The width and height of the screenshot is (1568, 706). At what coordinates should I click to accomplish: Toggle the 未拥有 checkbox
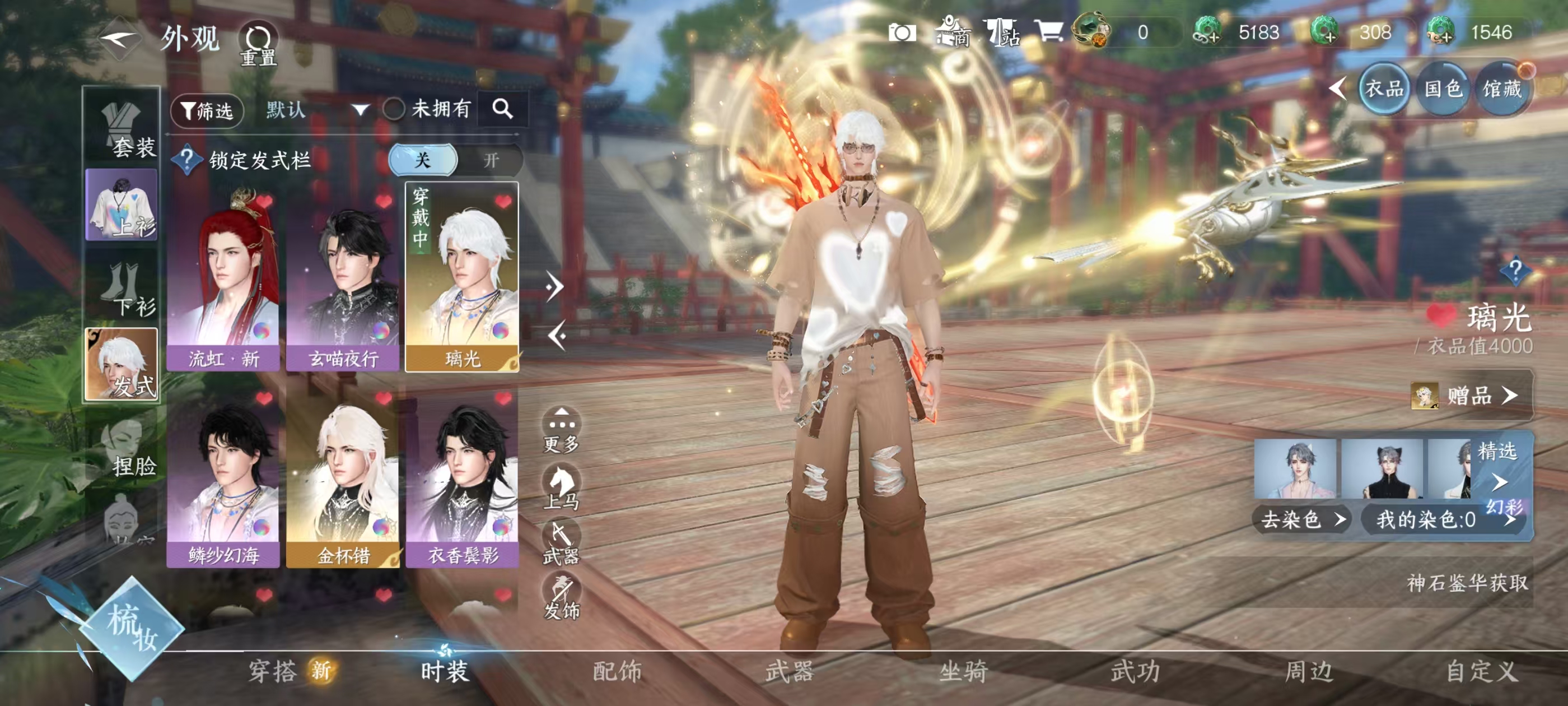394,110
